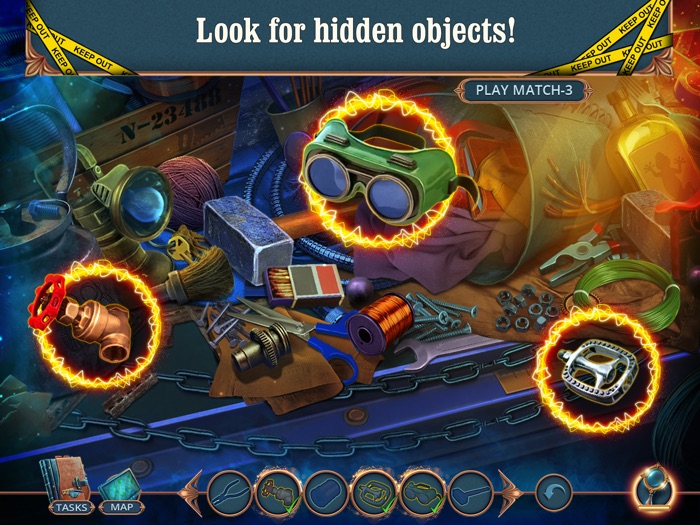Select the found valve item slot
The width and height of the screenshot is (700, 525).
[x=277, y=492]
